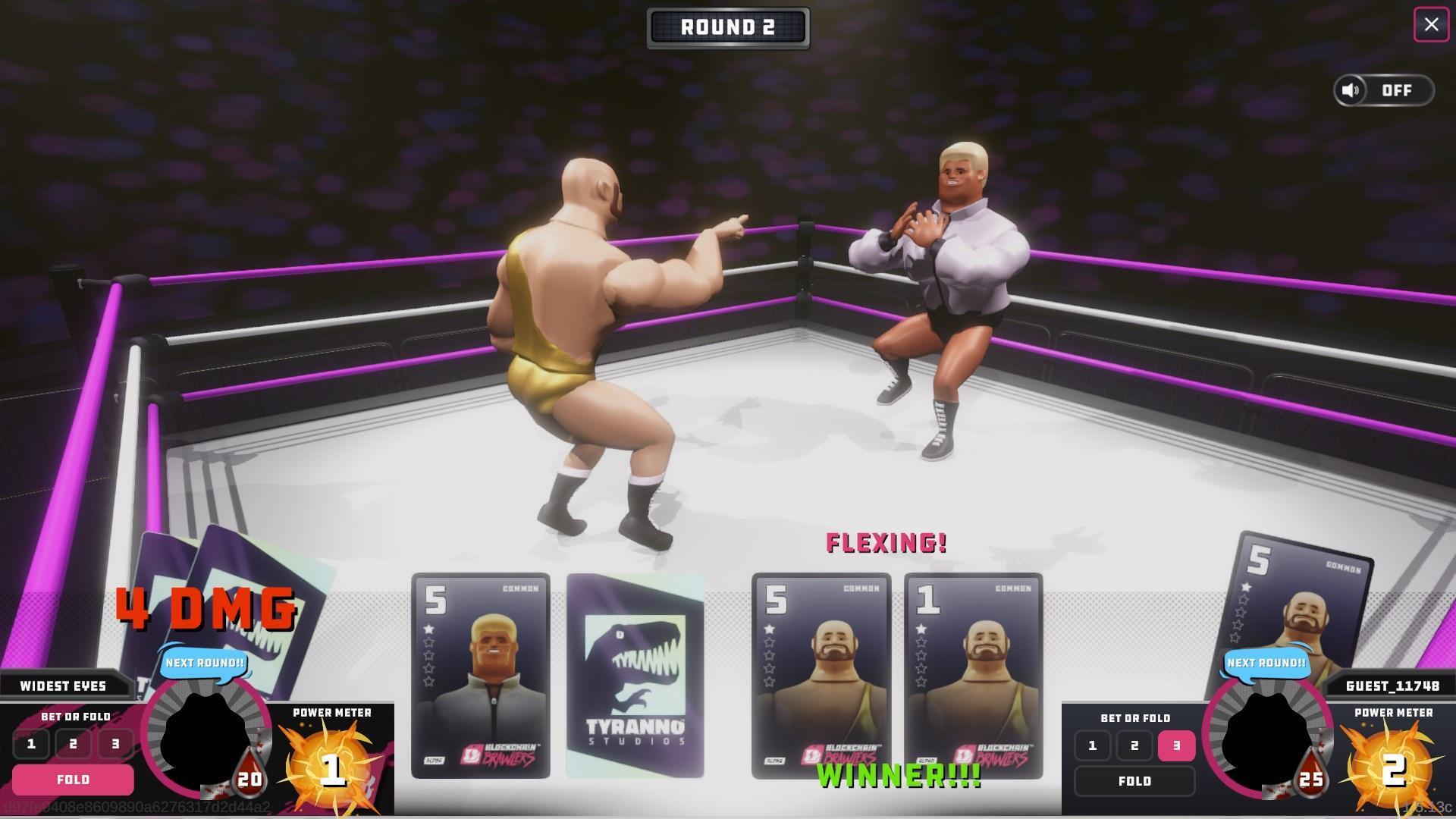Select bet amount 1 for Widest Eyes
The height and width of the screenshot is (819, 1456).
pyautogui.click(x=31, y=744)
